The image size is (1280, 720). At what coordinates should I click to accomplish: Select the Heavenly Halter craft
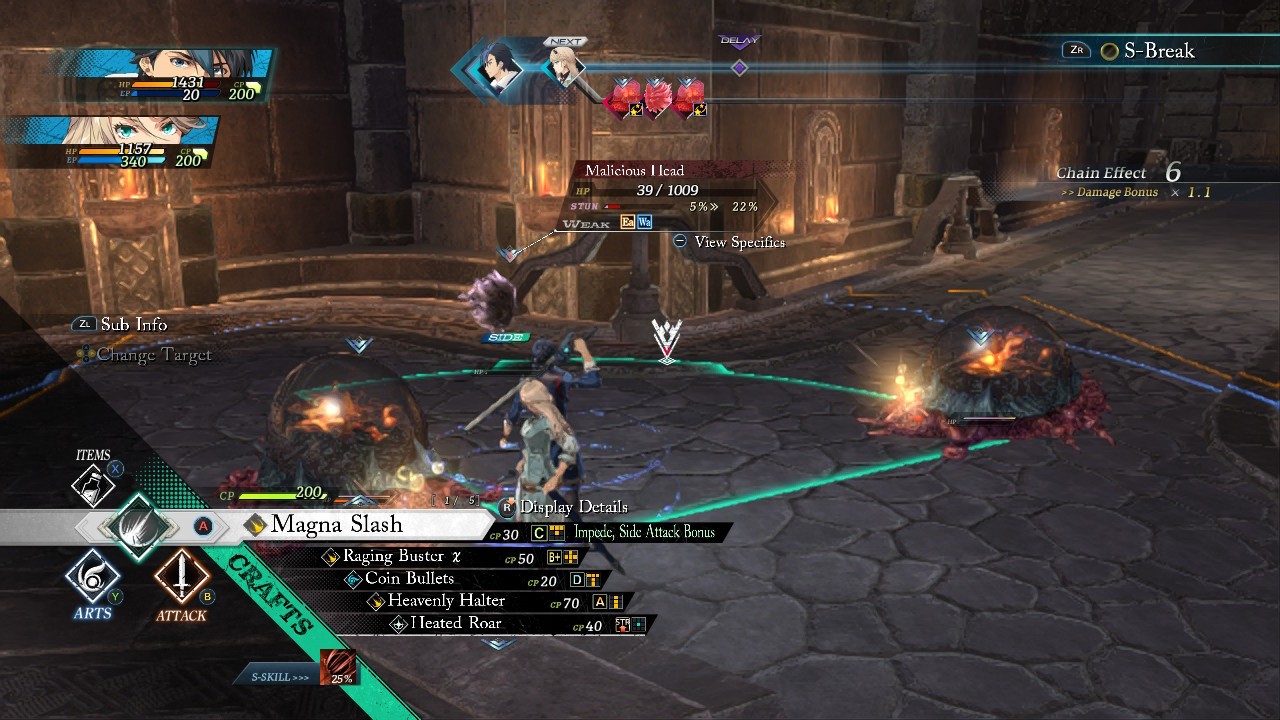(x=446, y=601)
